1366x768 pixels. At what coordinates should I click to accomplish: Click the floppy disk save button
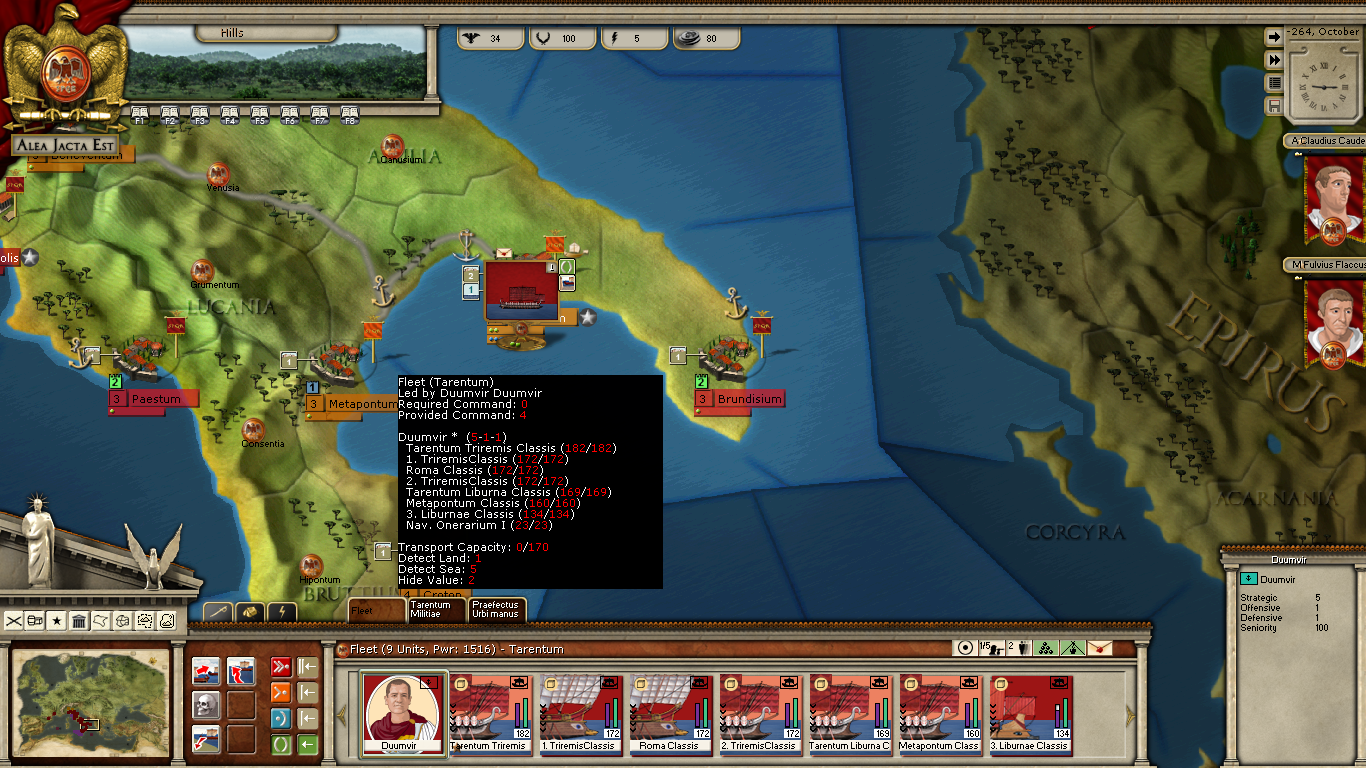click(1274, 106)
